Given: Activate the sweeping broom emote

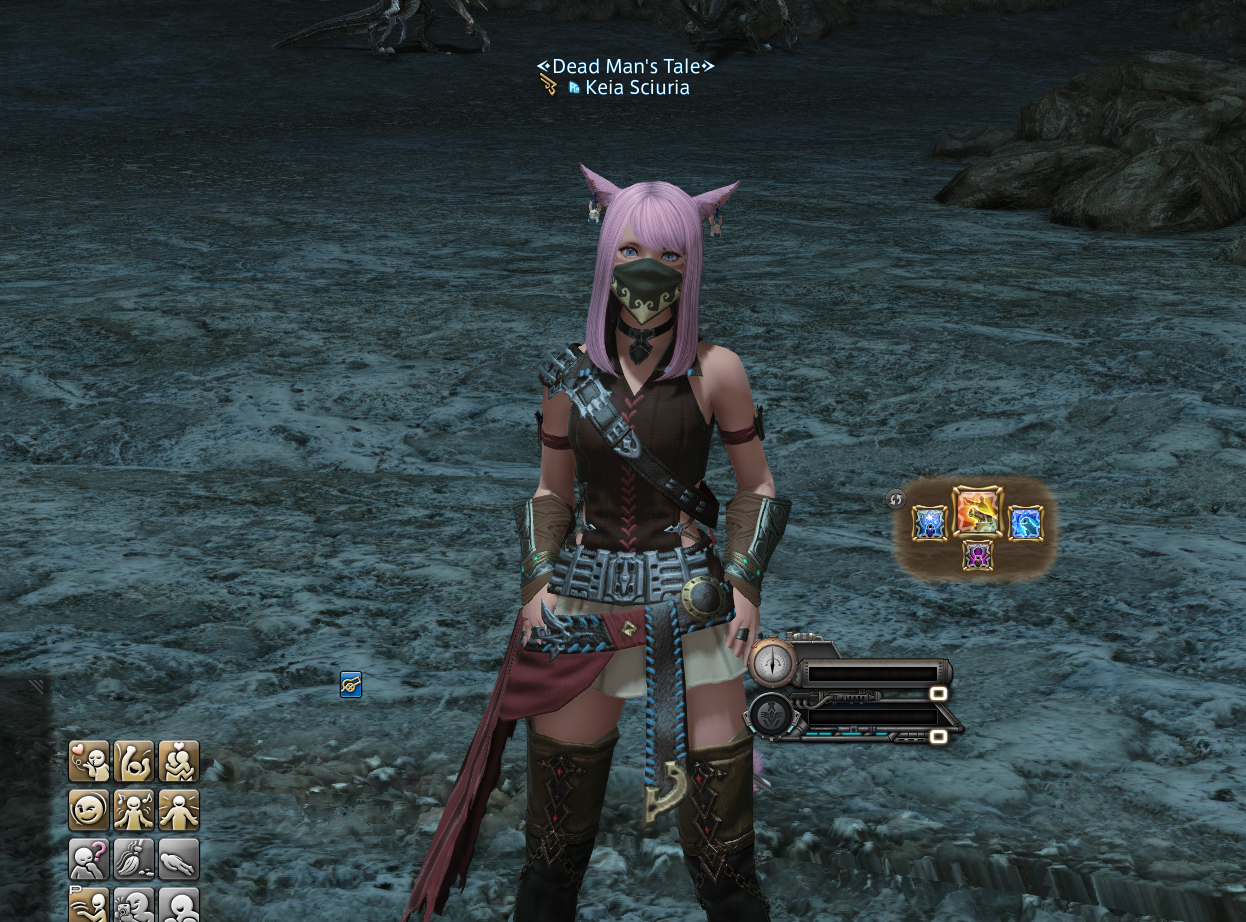Looking at the screenshot, I should pyautogui.click(x=134, y=858).
